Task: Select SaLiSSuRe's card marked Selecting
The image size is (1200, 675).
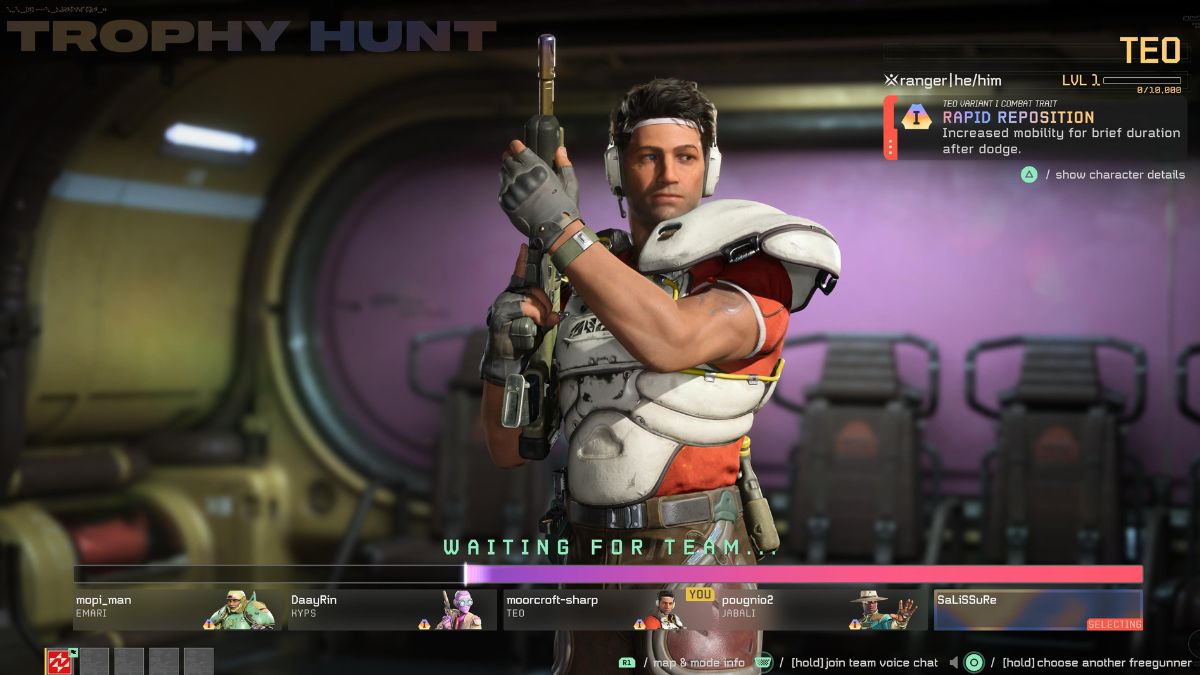Action: [x=1038, y=609]
